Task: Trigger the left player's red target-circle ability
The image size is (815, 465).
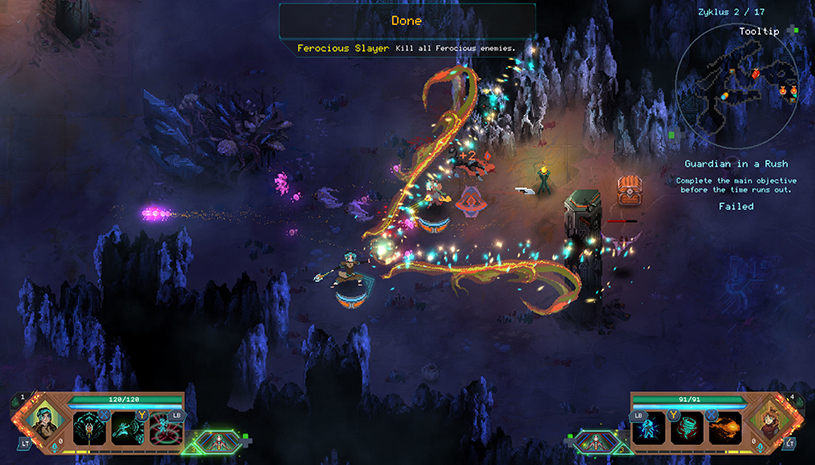Action: [164, 428]
